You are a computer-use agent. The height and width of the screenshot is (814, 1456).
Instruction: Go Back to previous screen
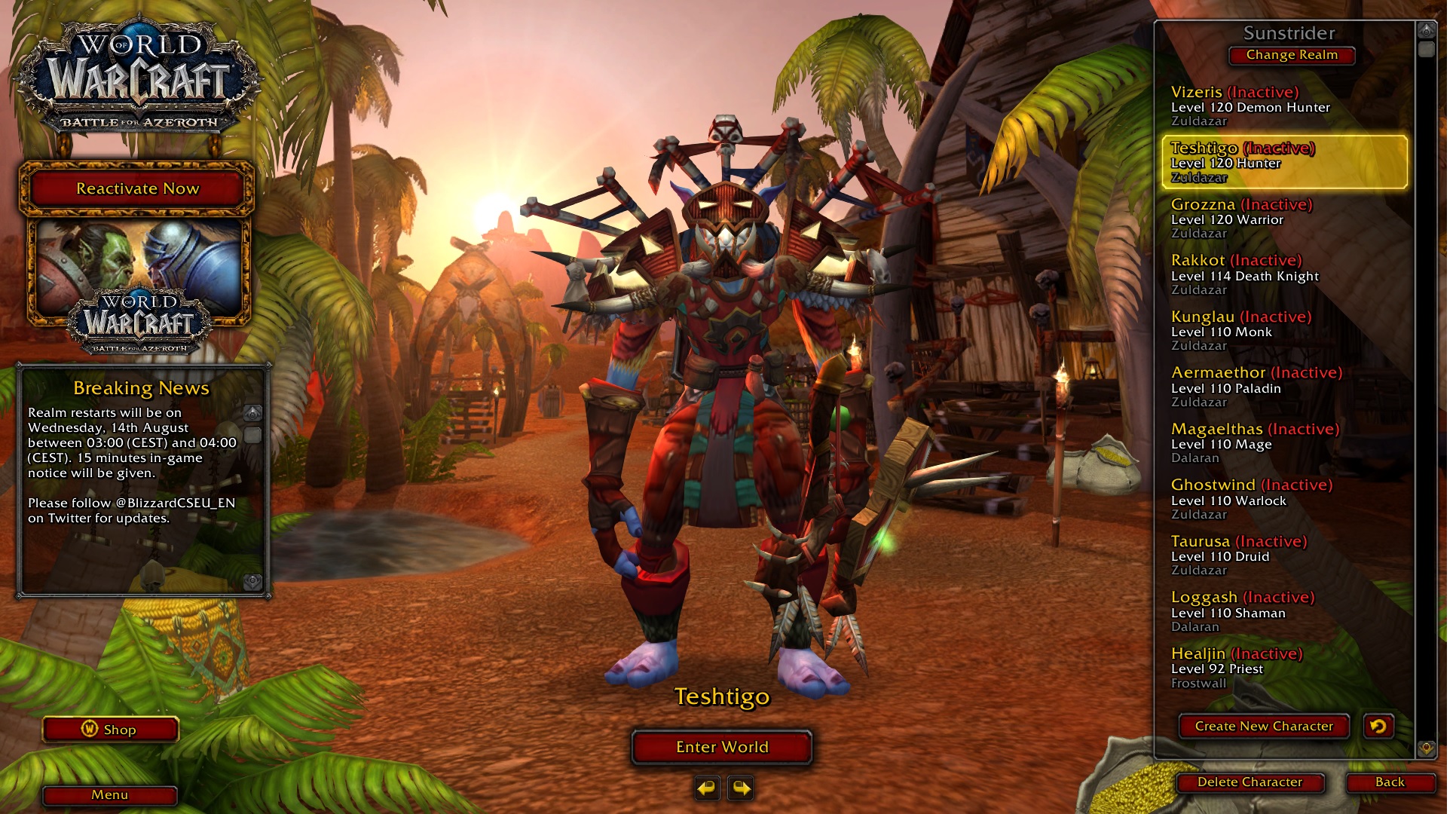point(1390,782)
